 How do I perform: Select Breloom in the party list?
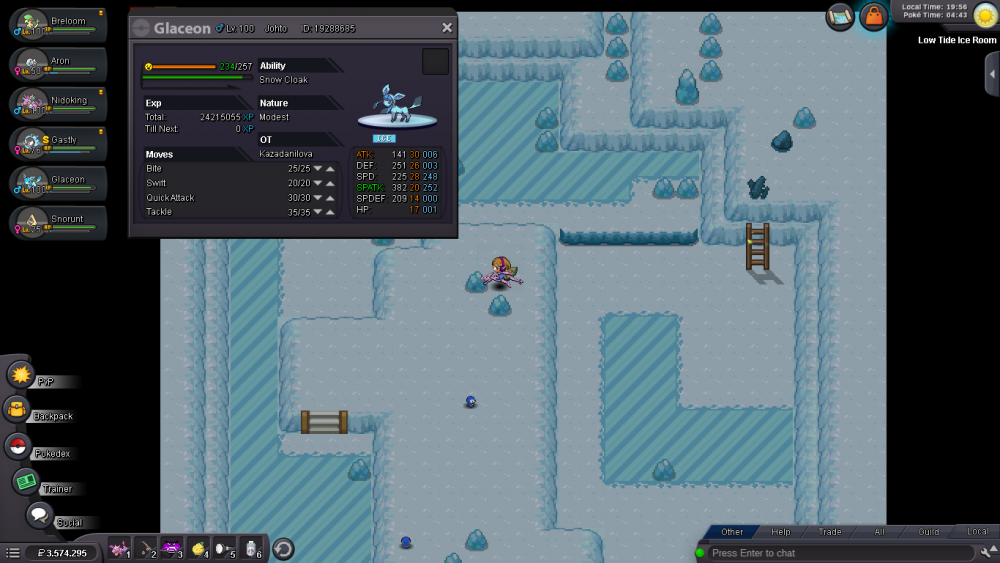58,24
